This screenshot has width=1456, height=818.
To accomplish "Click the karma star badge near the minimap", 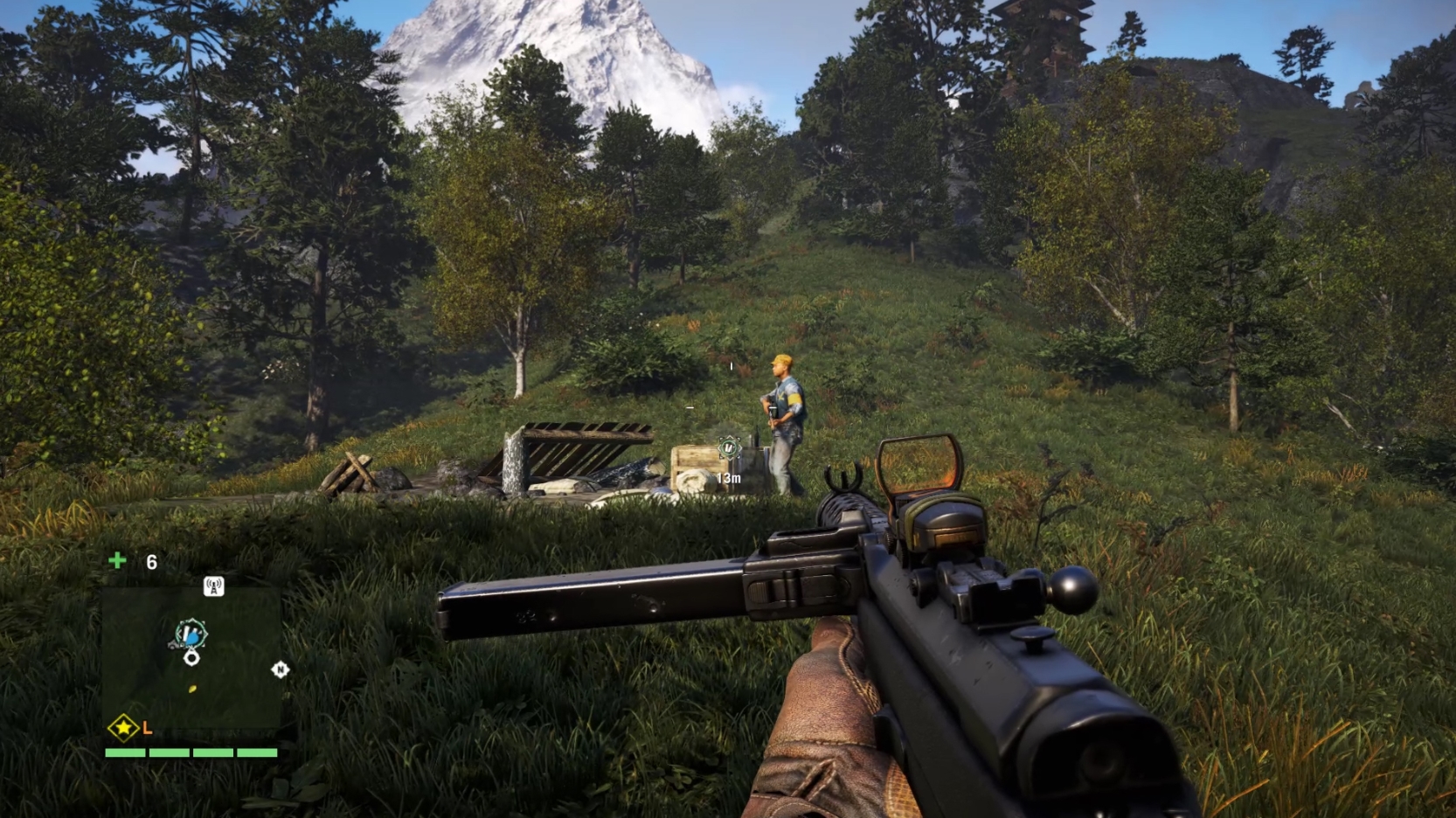I will [x=124, y=728].
